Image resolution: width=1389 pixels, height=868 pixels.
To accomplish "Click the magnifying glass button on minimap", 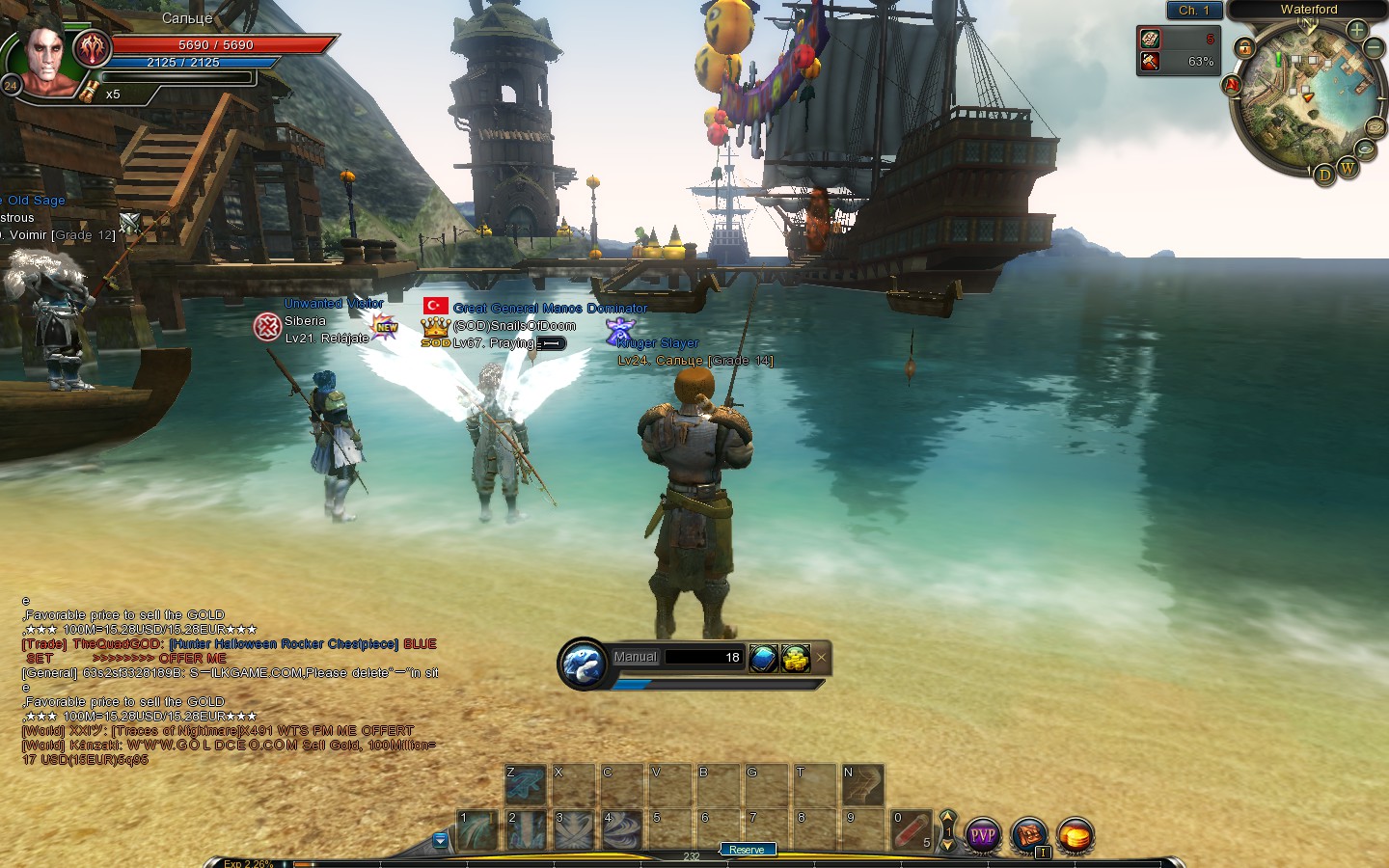I will coord(1365,149).
